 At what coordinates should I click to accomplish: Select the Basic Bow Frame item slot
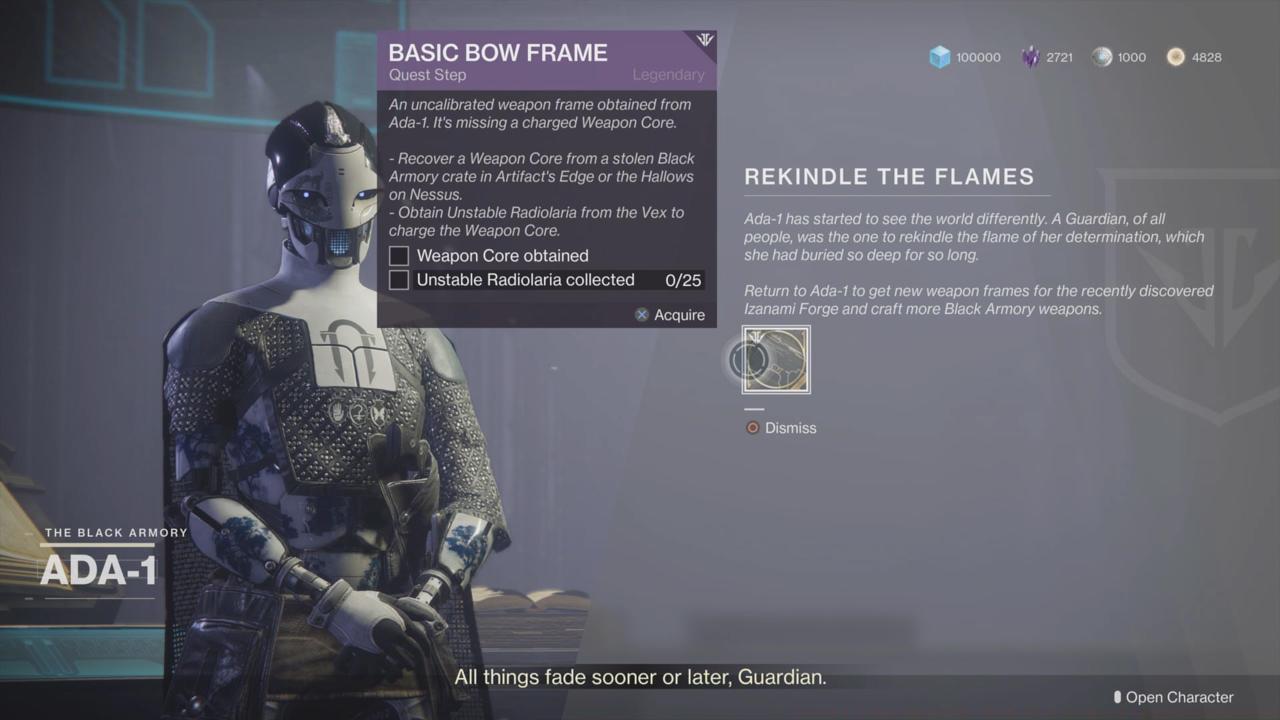[776, 360]
